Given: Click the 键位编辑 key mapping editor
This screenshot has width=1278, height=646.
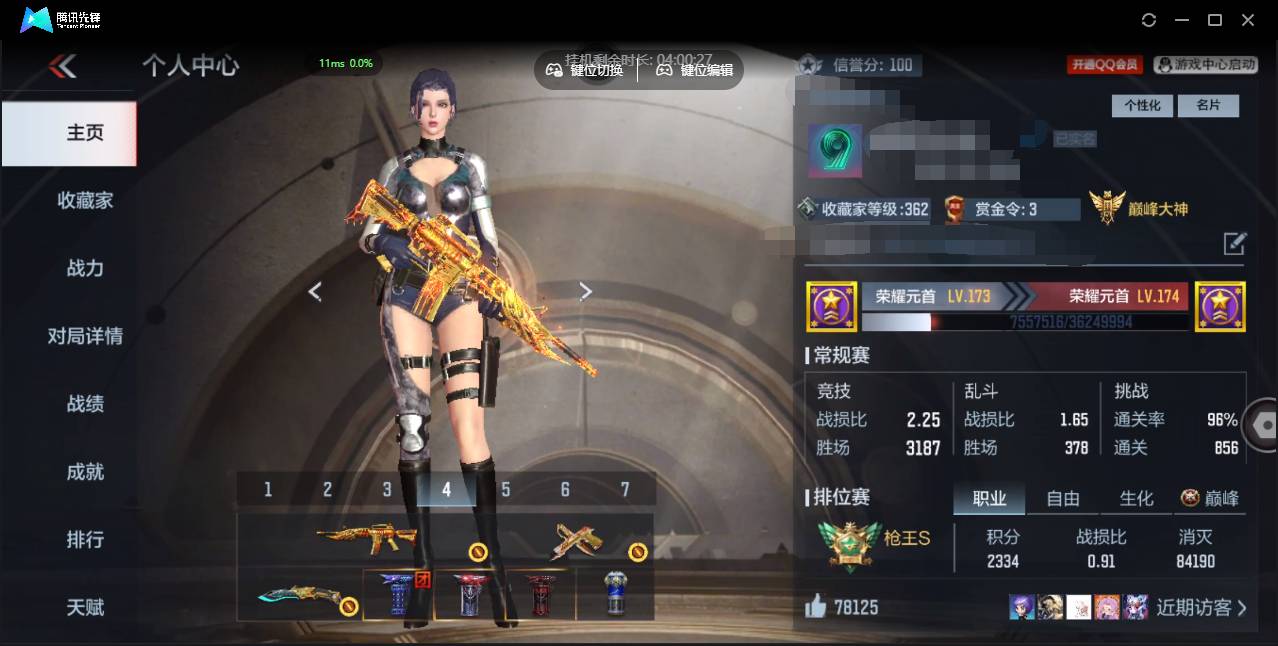Looking at the screenshot, I should [x=695, y=70].
